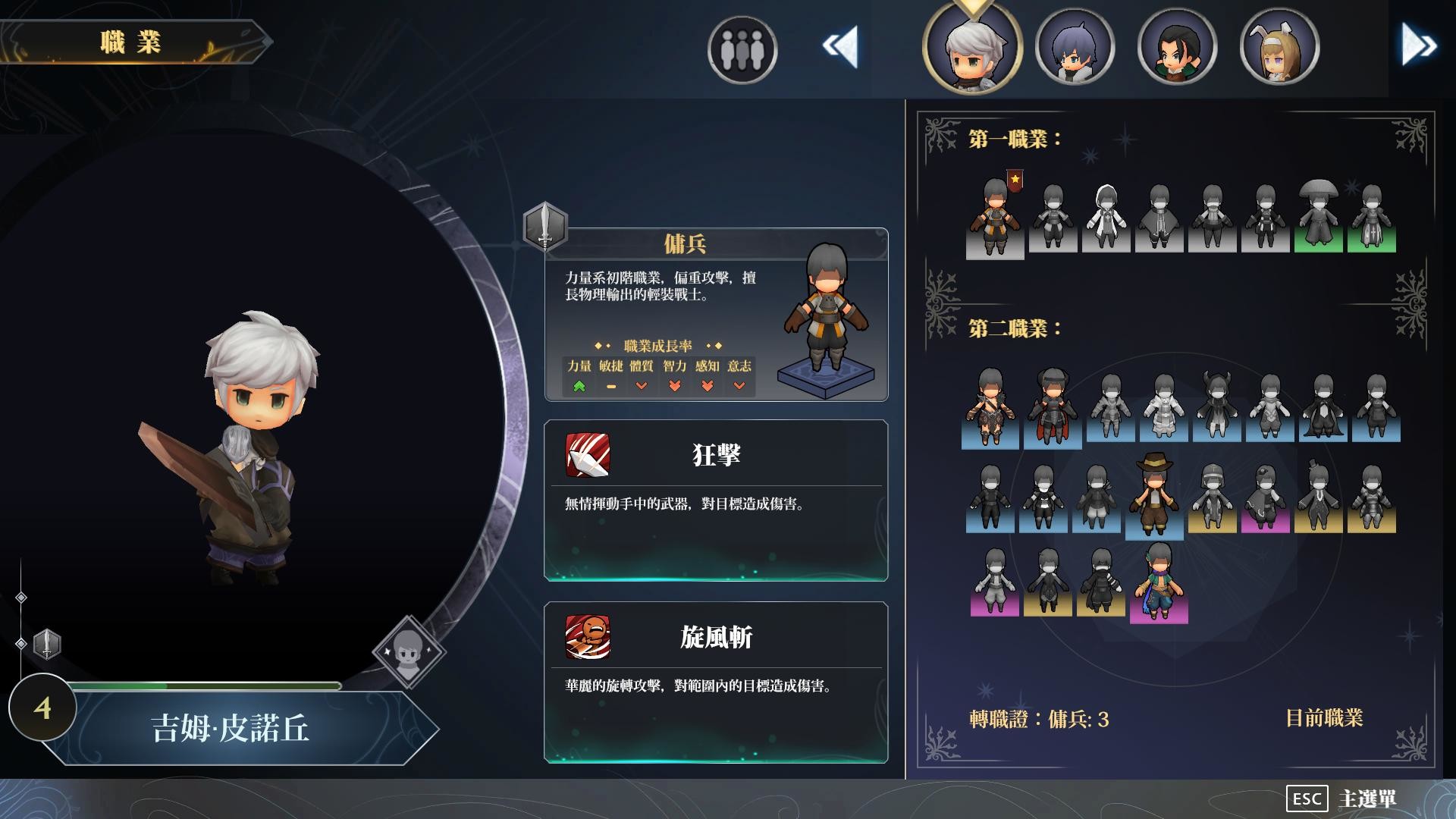
Task: Select the flagged Mercenary in the first job row
Action: coord(994,220)
